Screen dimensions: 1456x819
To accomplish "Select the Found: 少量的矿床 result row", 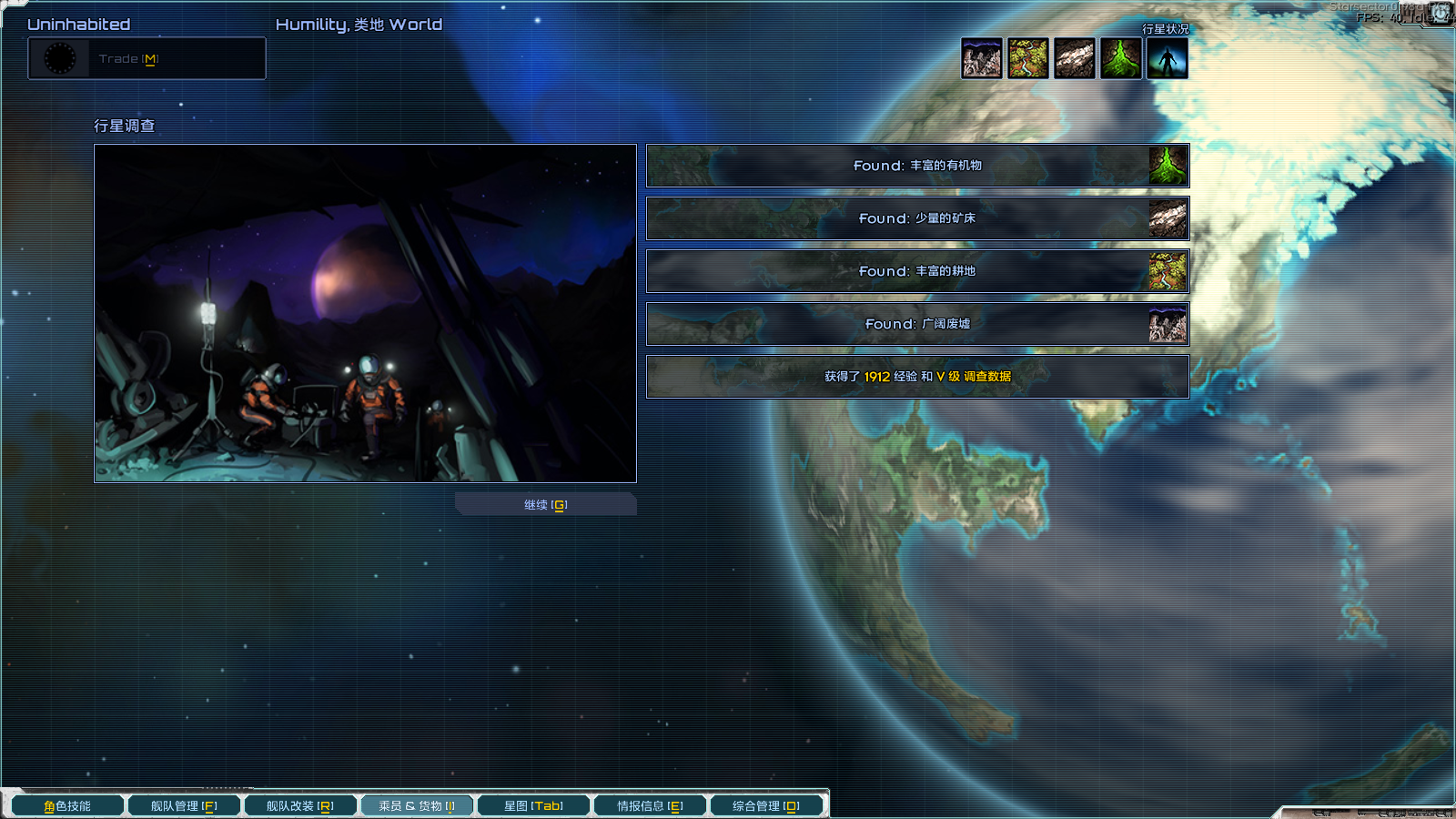I will click(x=917, y=218).
